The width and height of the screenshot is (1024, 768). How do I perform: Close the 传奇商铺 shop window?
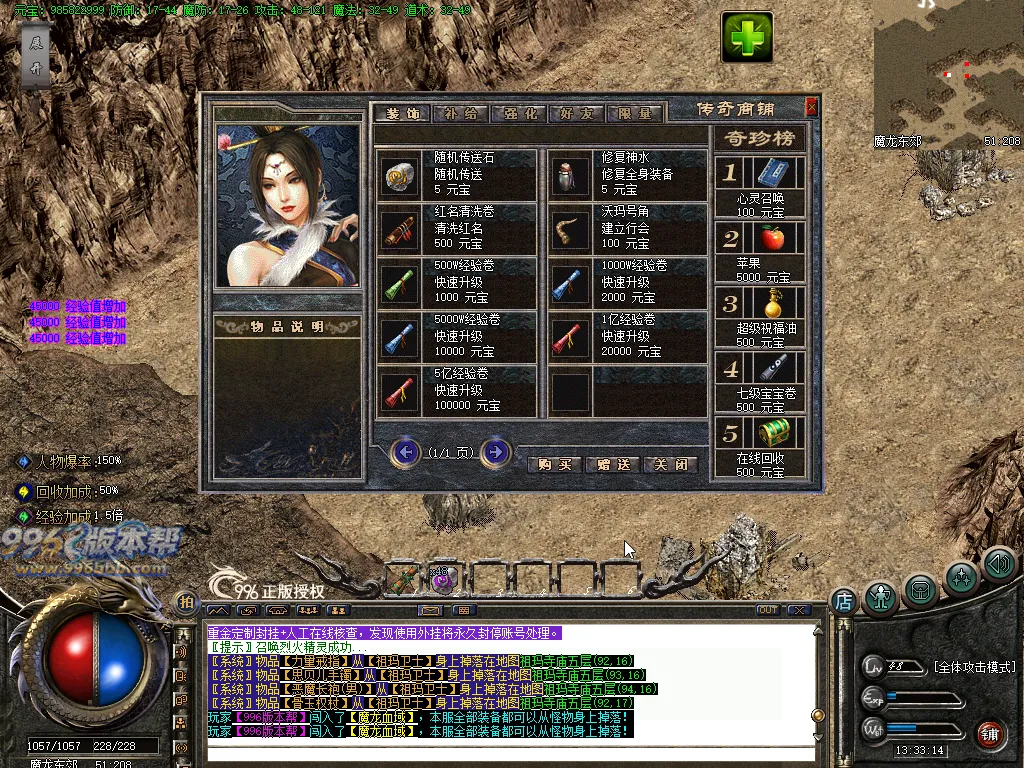click(x=811, y=107)
